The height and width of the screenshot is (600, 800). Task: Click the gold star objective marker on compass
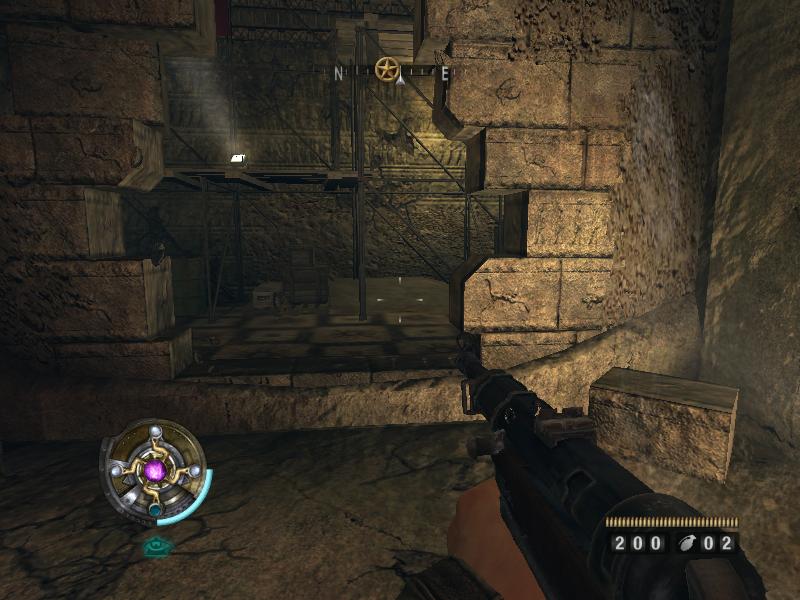click(x=387, y=69)
